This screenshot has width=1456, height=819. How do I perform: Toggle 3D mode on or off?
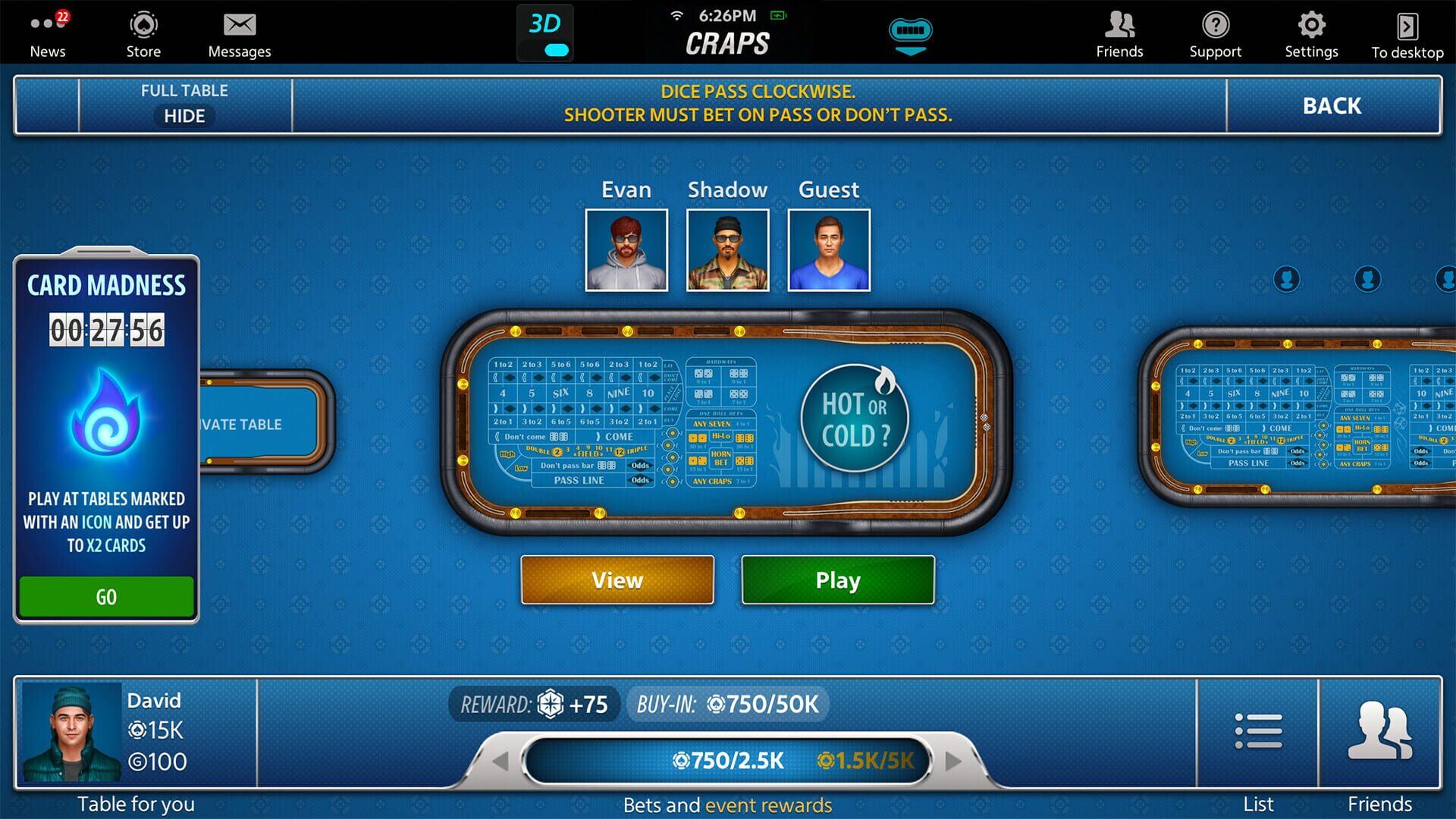point(545,32)
